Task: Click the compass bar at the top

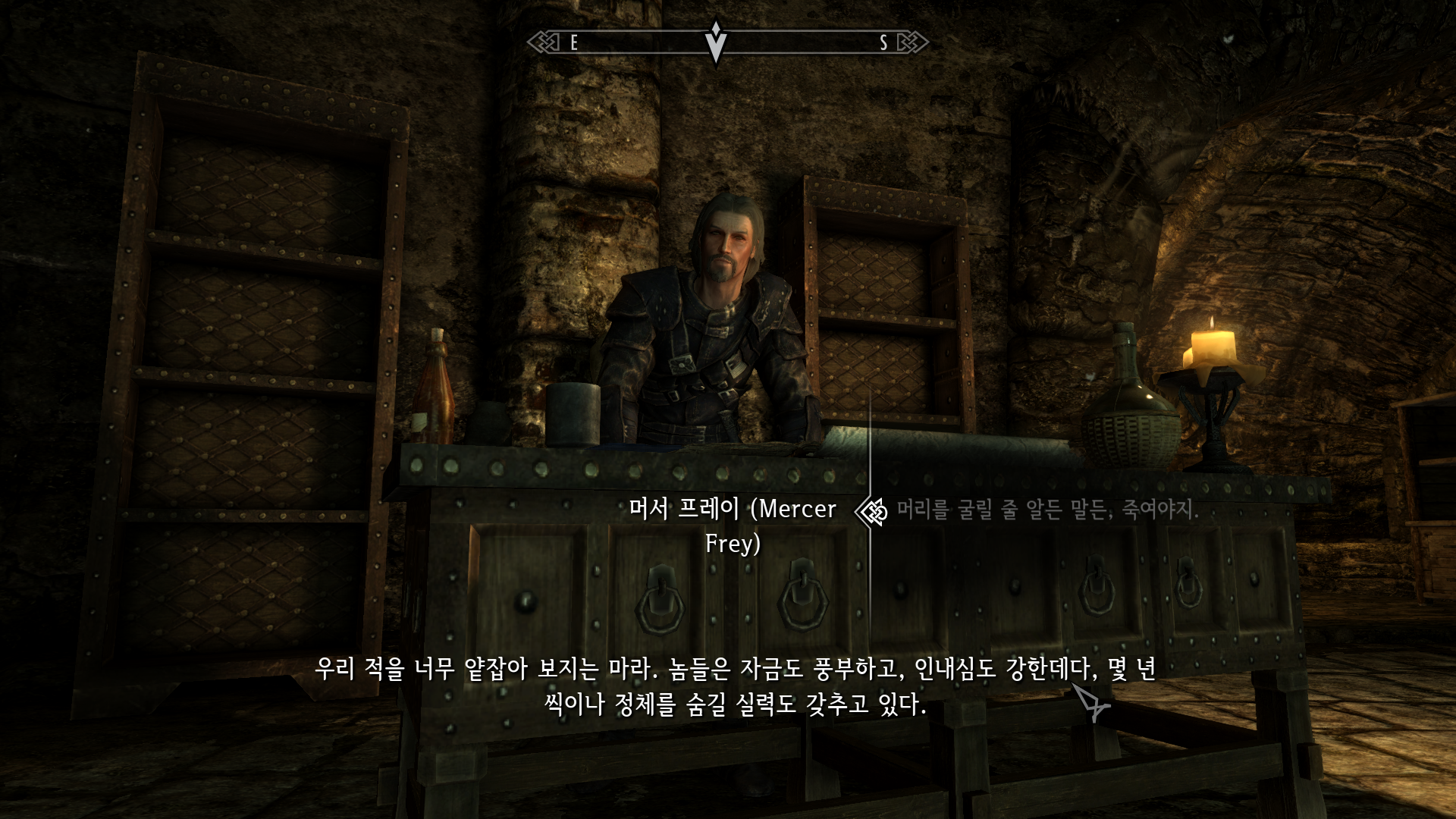Action: pyautogui.click(x=728, y=44)
